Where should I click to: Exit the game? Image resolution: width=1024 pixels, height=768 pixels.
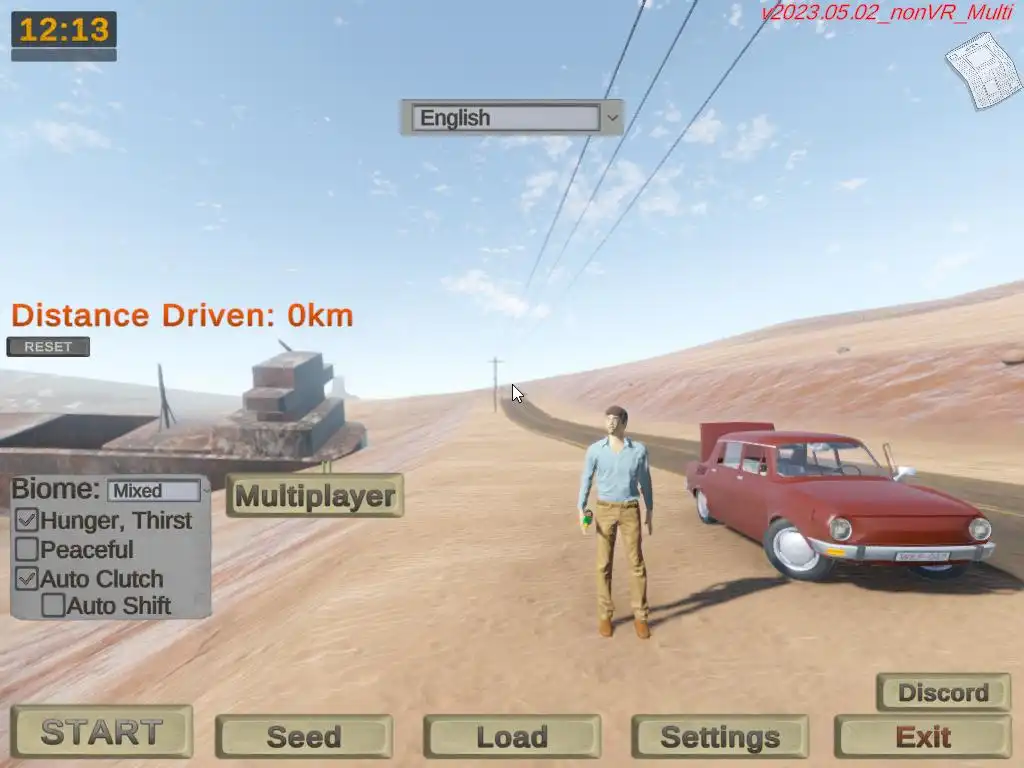click(922, 737)
